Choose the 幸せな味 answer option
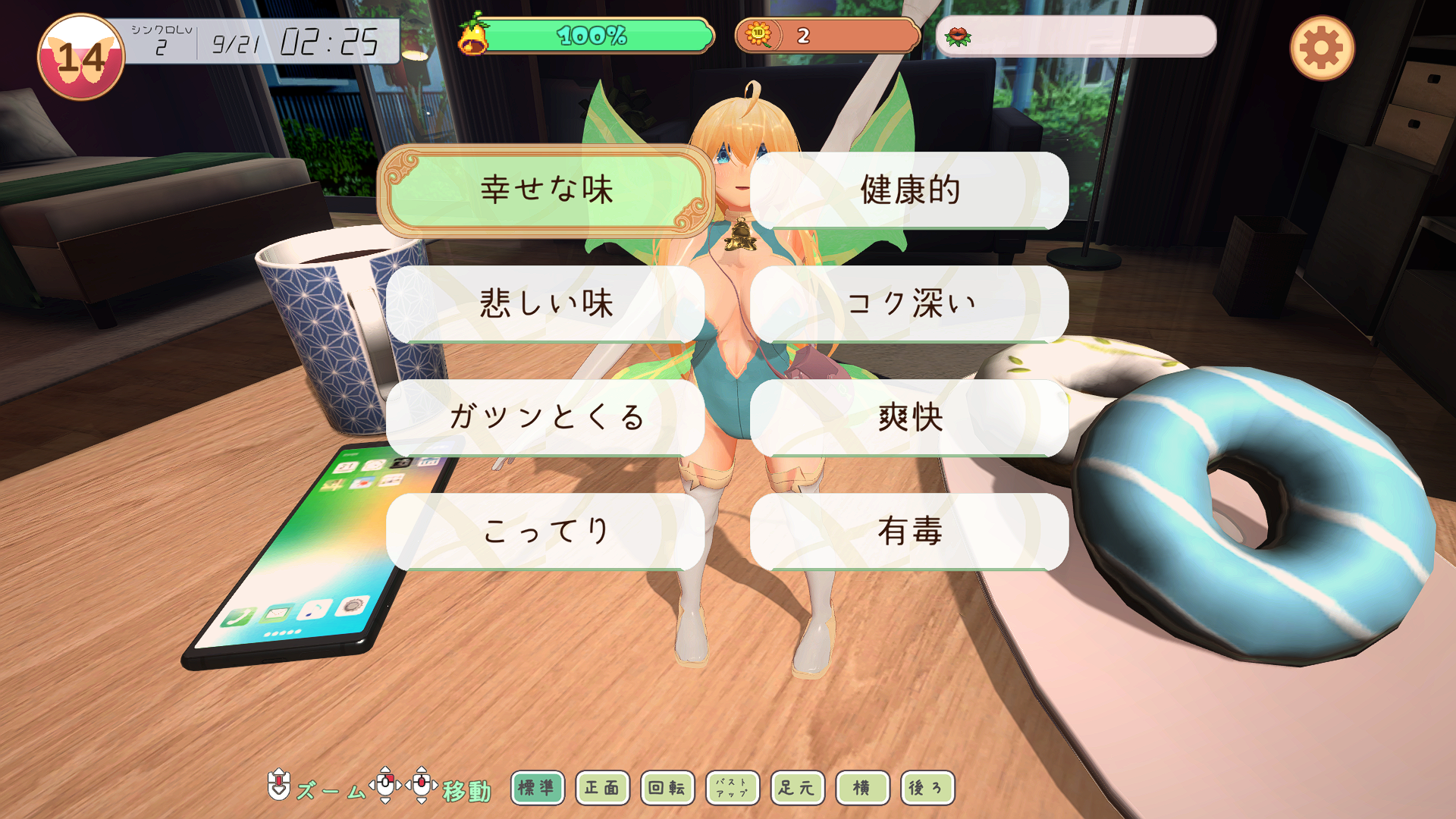This screenshot has width=1456, height=819. coord(546,190)
